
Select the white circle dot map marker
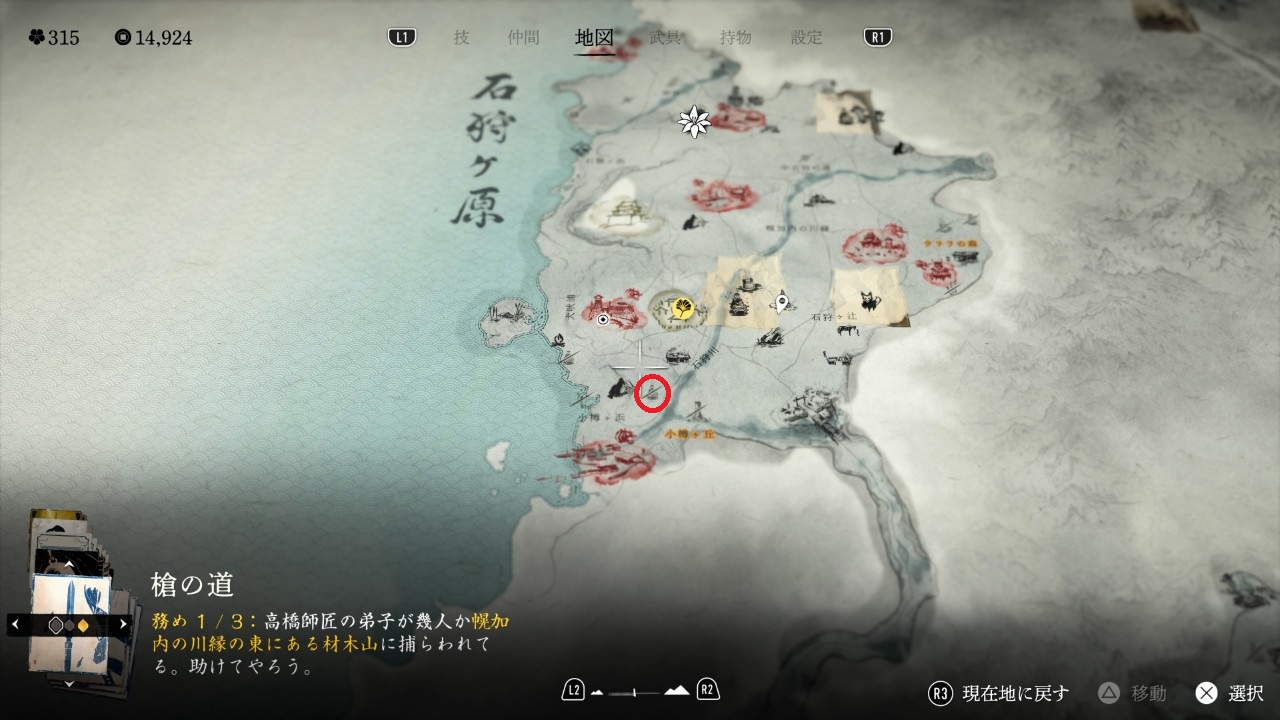click(x=603, y=321)
